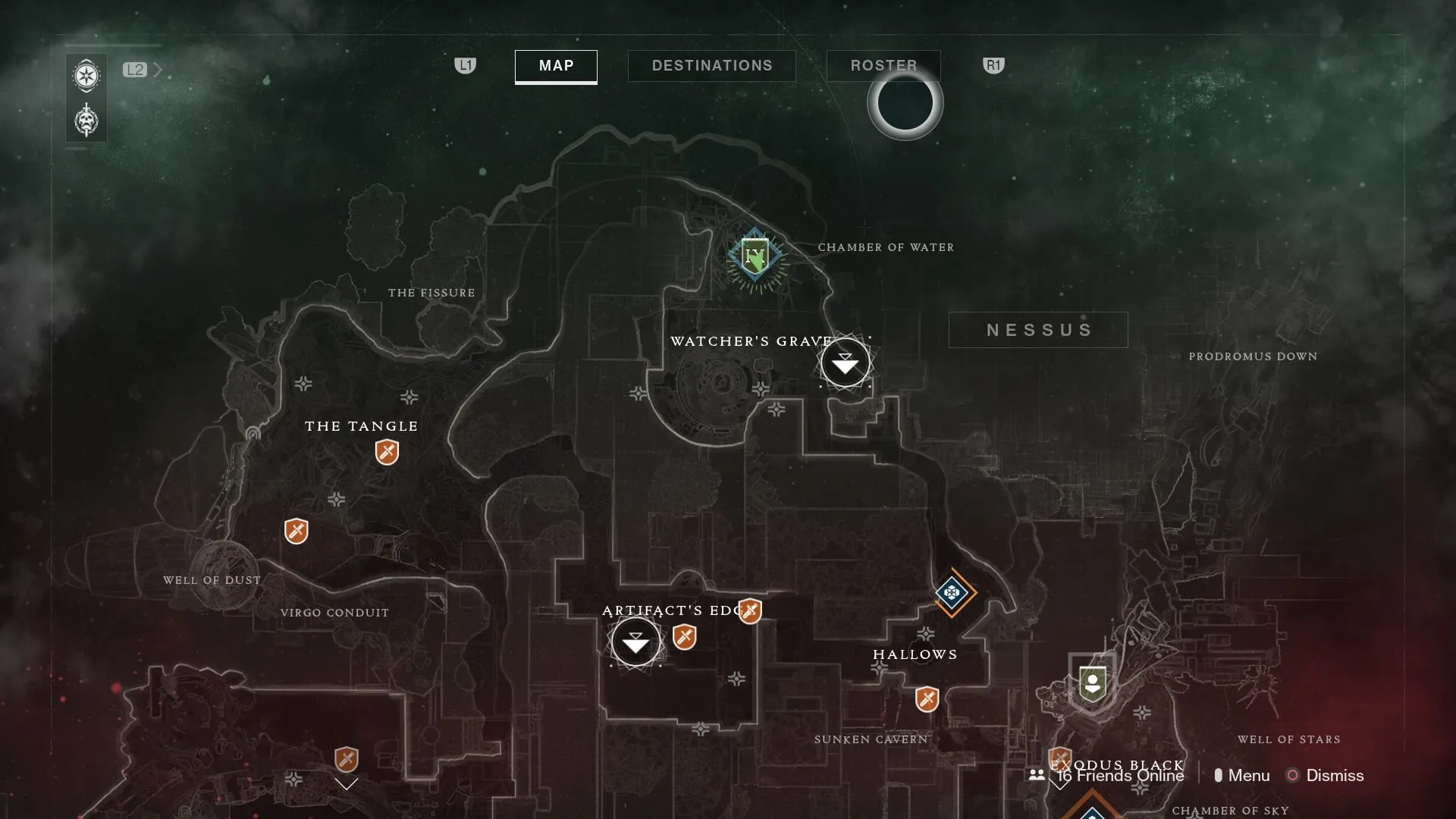View the 16 Friends Online list
1456x819 pixels.
pyautogui.click(x=1119, y=775)
